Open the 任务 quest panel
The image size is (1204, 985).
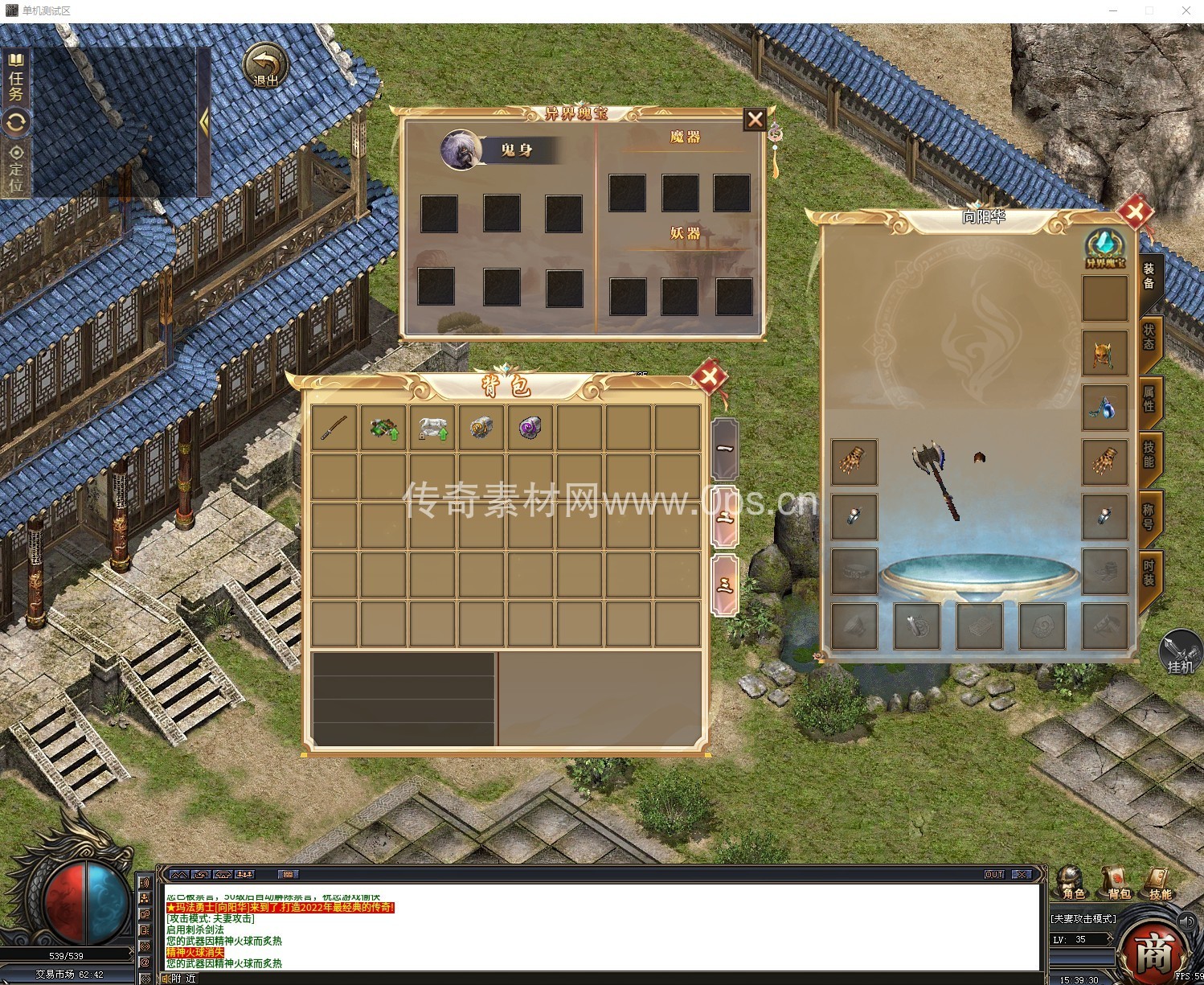(x=16, y=78)
